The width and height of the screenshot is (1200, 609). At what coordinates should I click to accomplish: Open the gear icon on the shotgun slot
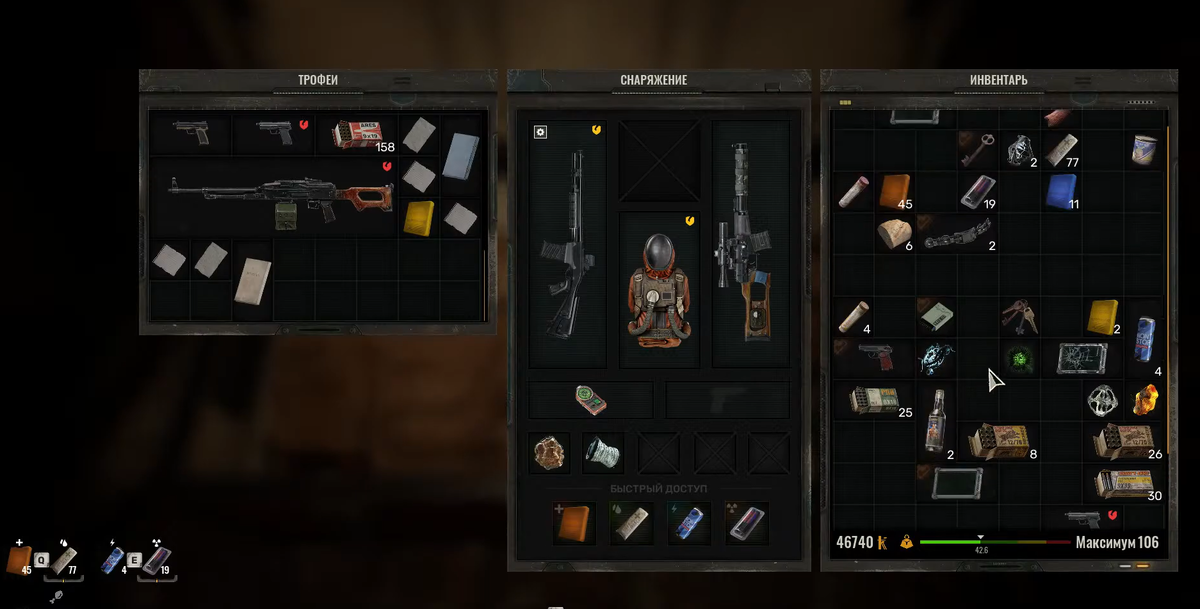point(540,132)
